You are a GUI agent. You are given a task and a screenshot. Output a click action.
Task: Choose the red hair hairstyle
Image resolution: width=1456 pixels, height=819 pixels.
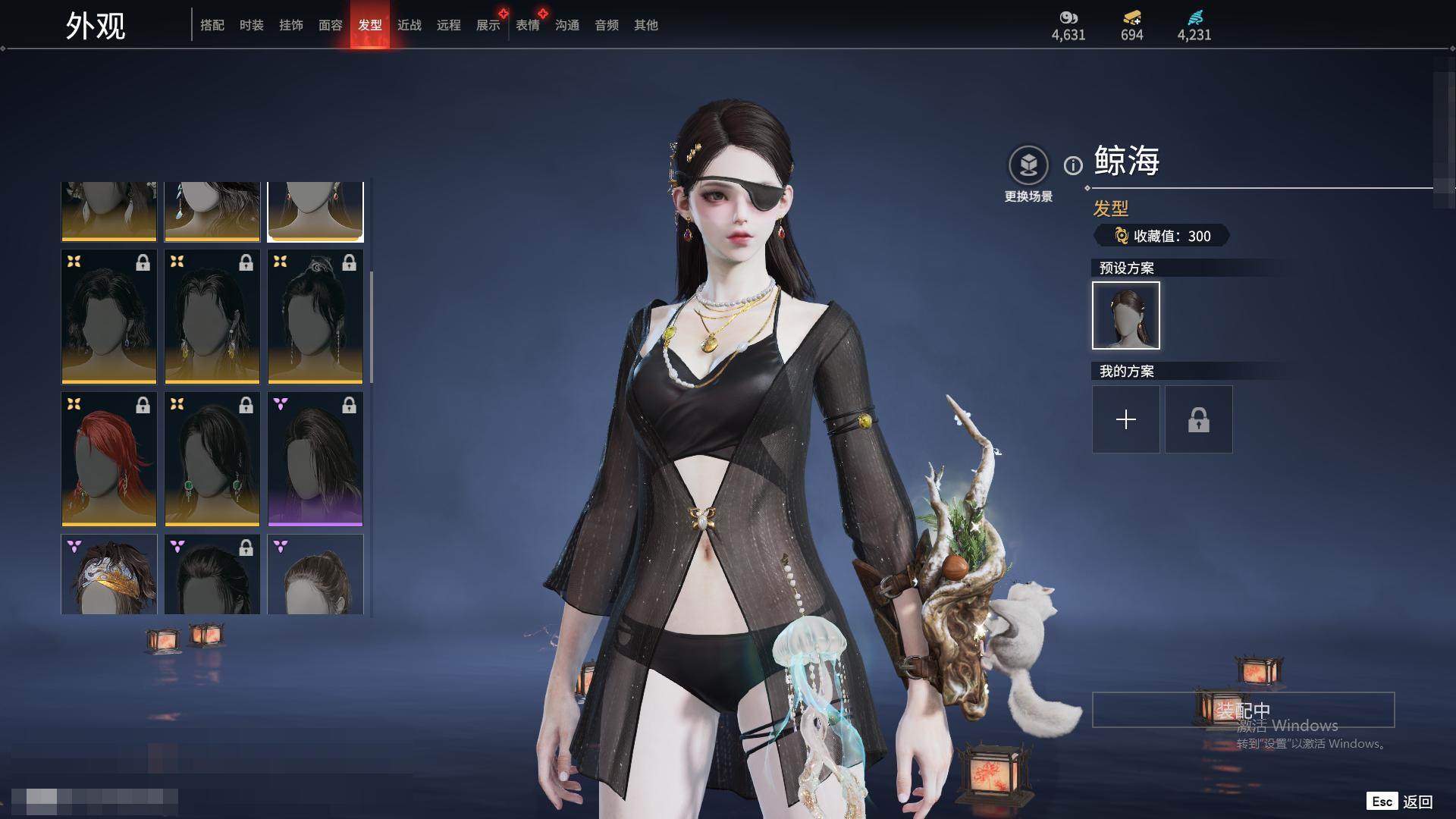109,459
